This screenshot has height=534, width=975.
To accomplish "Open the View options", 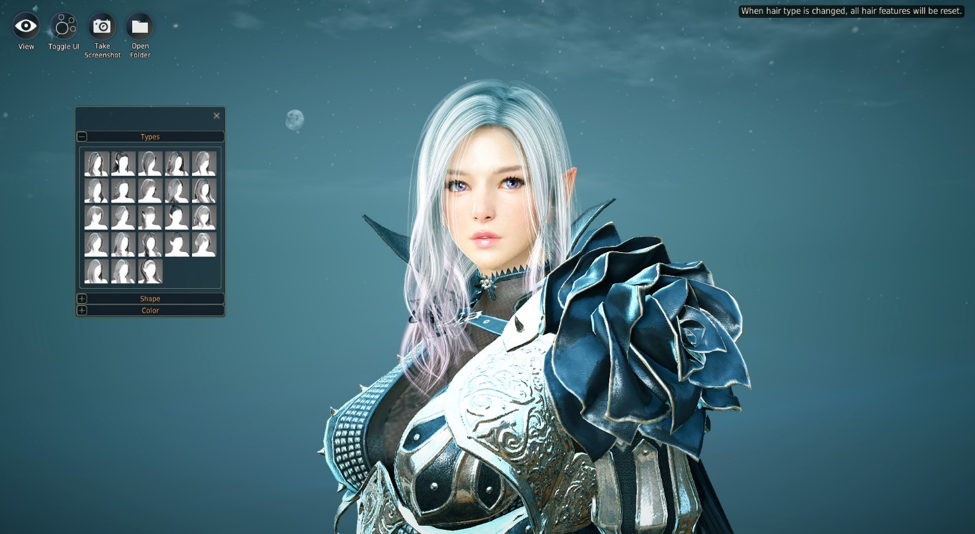I will coord(26,27).
